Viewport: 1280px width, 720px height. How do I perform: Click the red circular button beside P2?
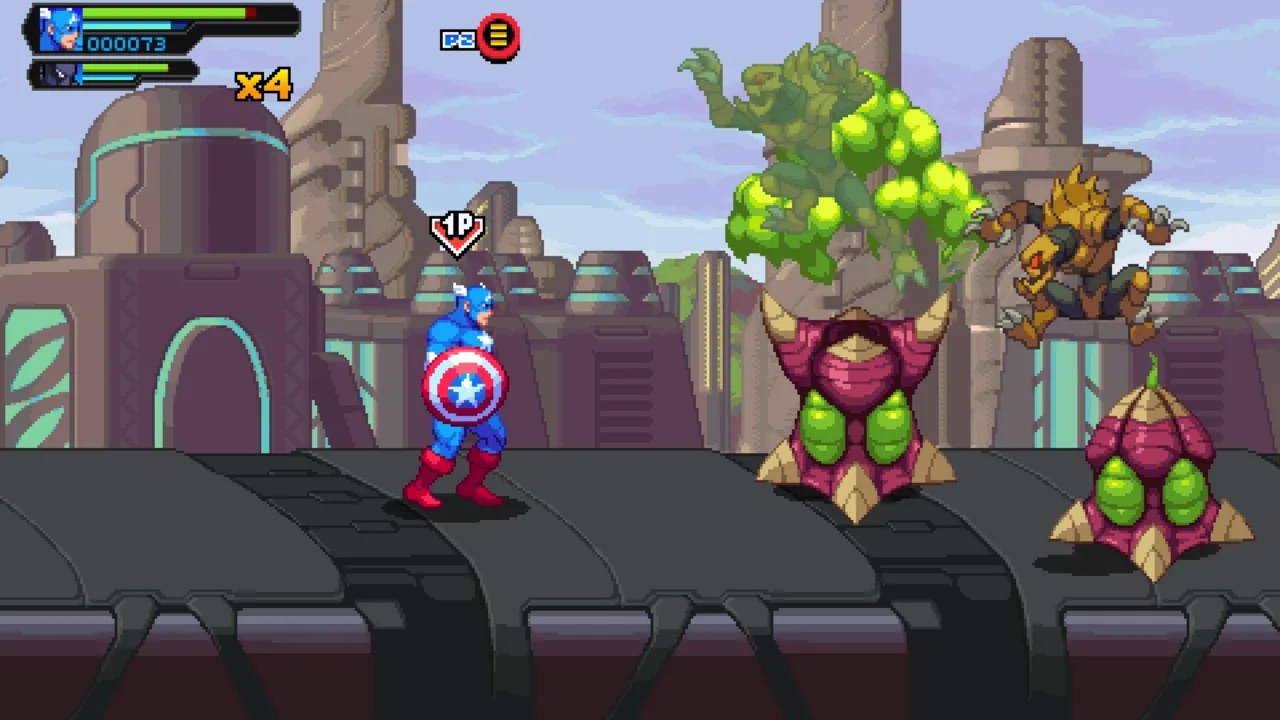pyautogui.click(x=500, y=37)
